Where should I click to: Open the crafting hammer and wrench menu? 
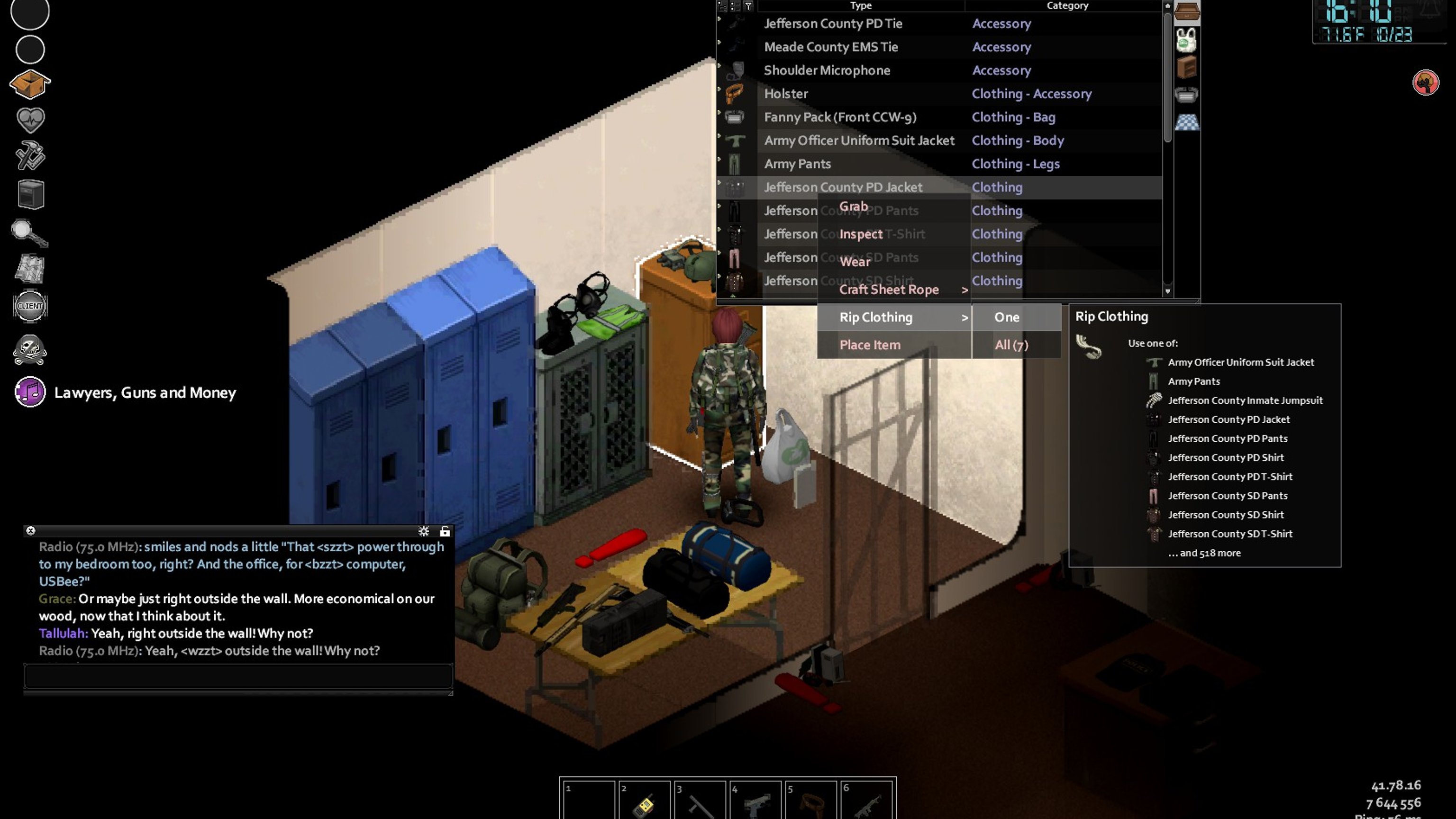[x=30, y=155]
